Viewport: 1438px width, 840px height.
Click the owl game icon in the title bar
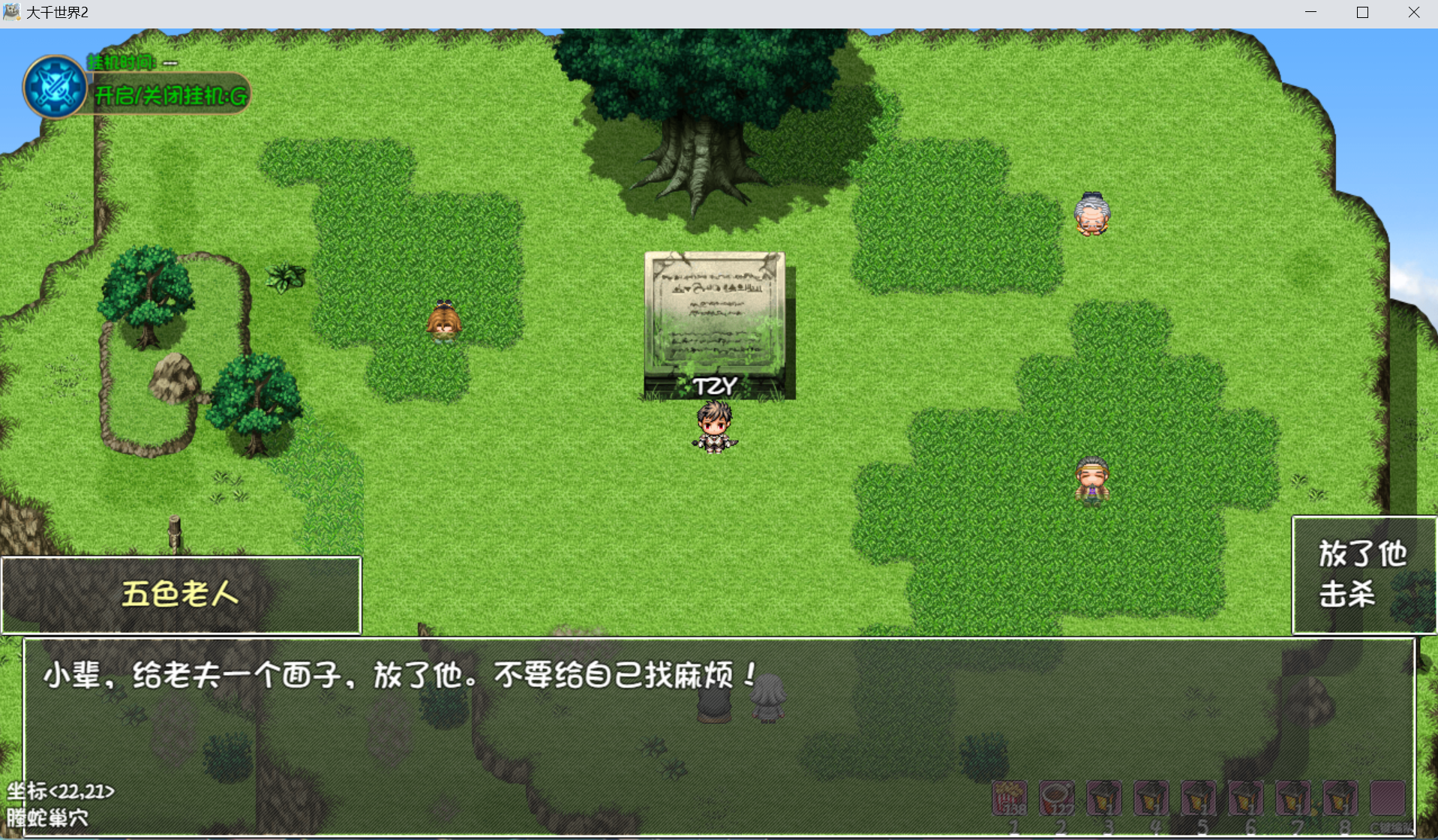[14, 11]
